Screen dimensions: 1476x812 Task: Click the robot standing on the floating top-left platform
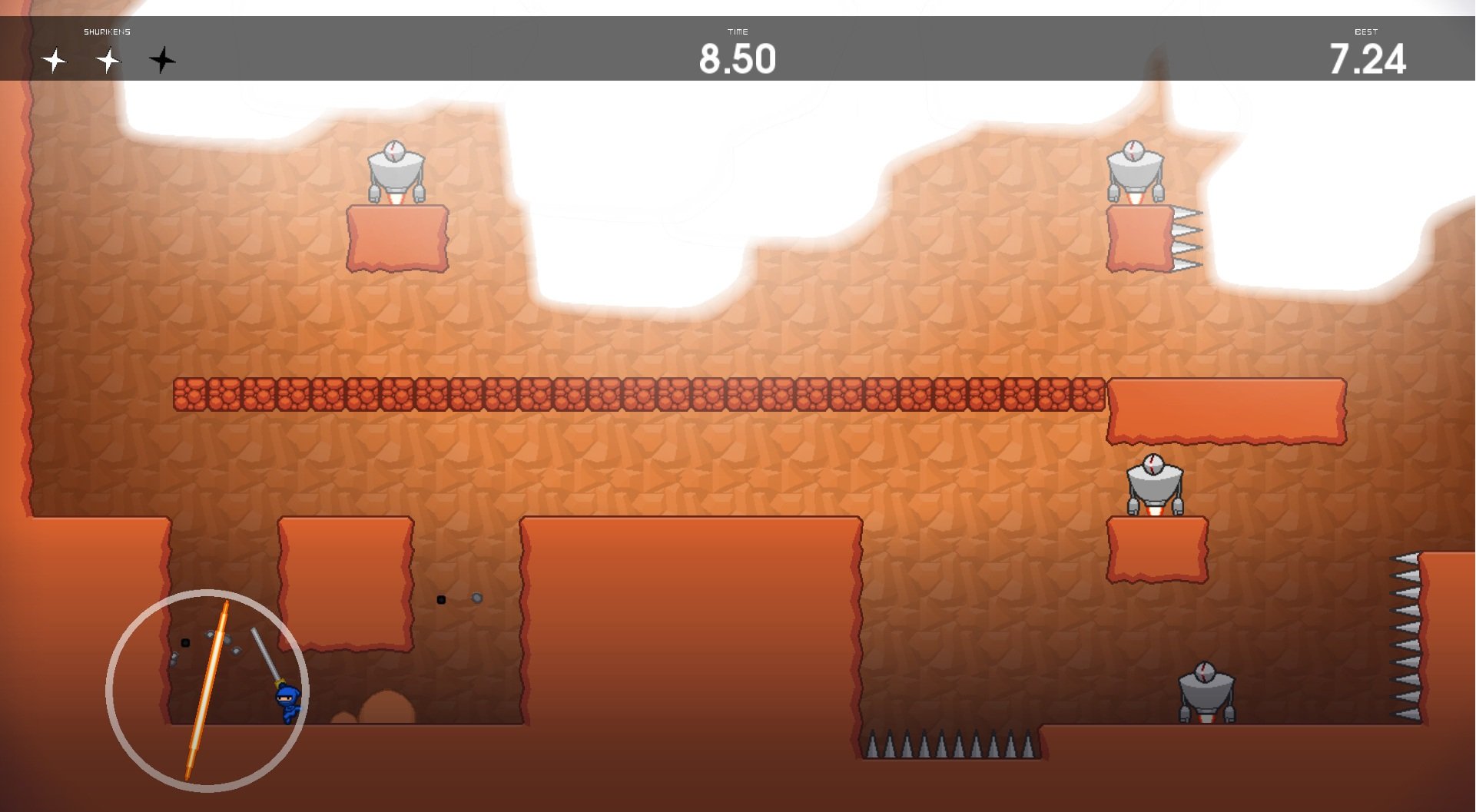396,169
